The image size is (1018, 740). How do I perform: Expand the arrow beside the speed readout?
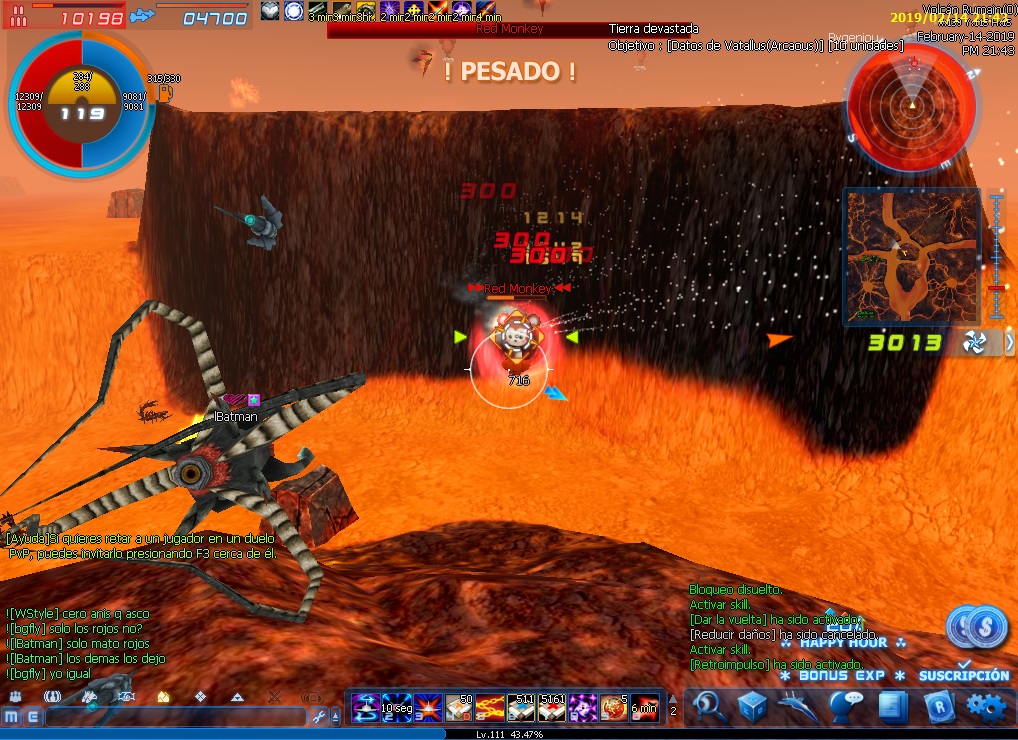(x=1009, y=343)
